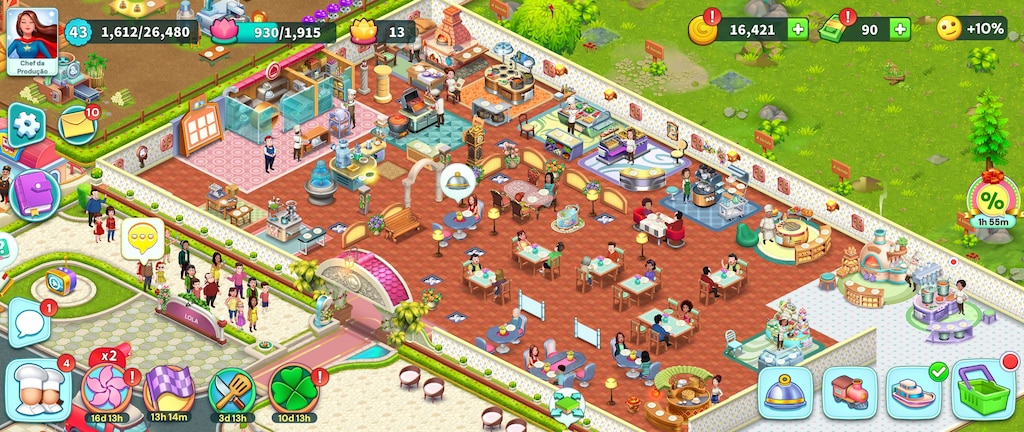Viewport: 1024px width, 432px height.
Task: Open the checkered flag race event
Action: point(168,389)
